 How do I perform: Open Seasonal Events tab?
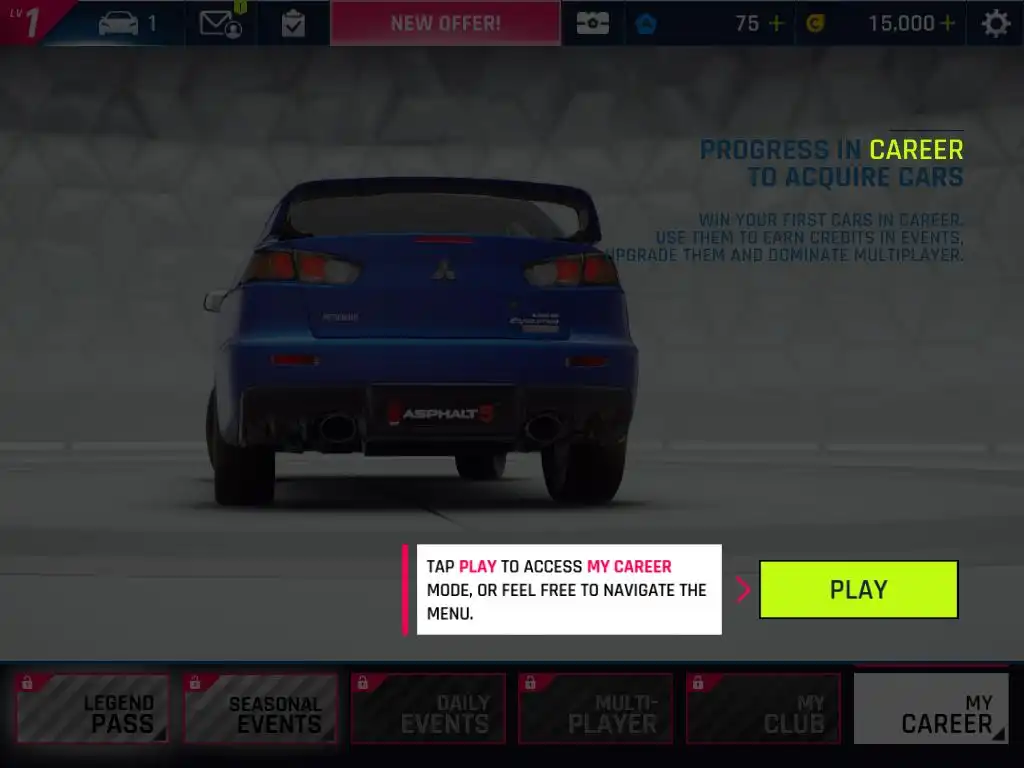[x=259, y=708]
